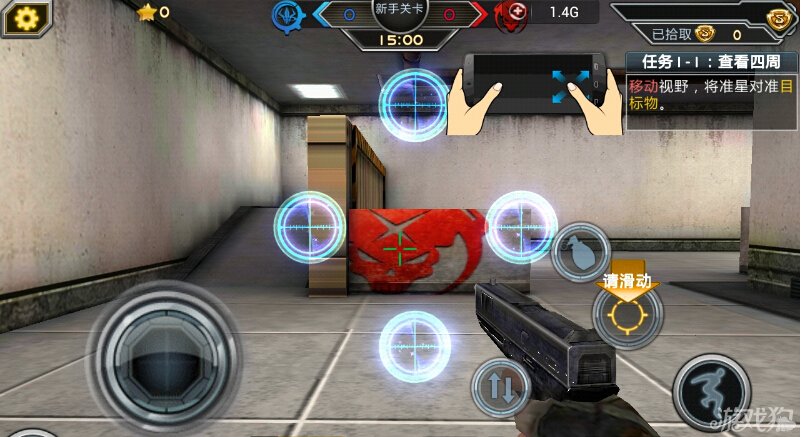Select the gold badge icon in the corner
This screenshot has width=801, height=437.
[780, 20]
